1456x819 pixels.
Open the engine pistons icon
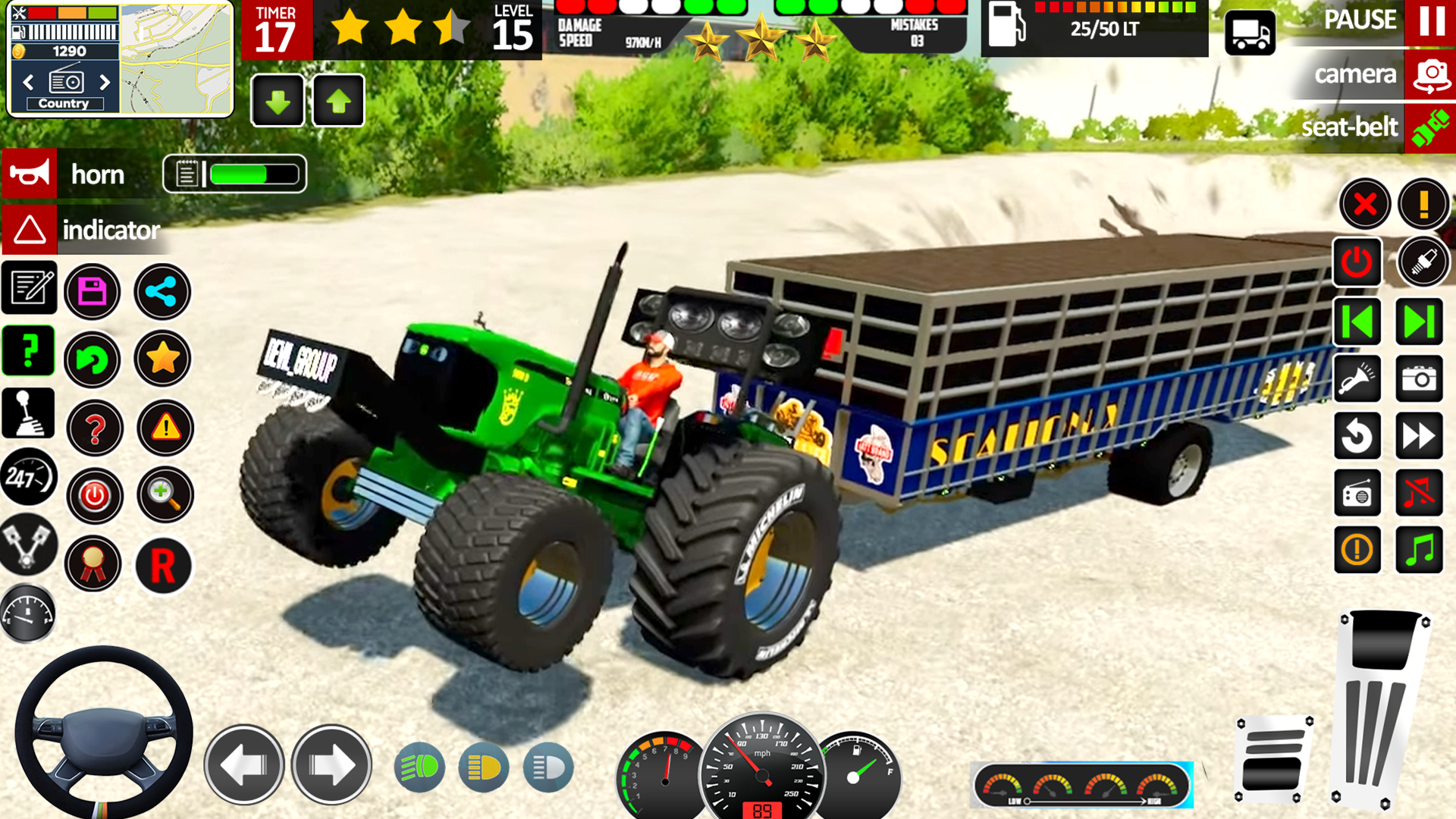tap(28, 545)
